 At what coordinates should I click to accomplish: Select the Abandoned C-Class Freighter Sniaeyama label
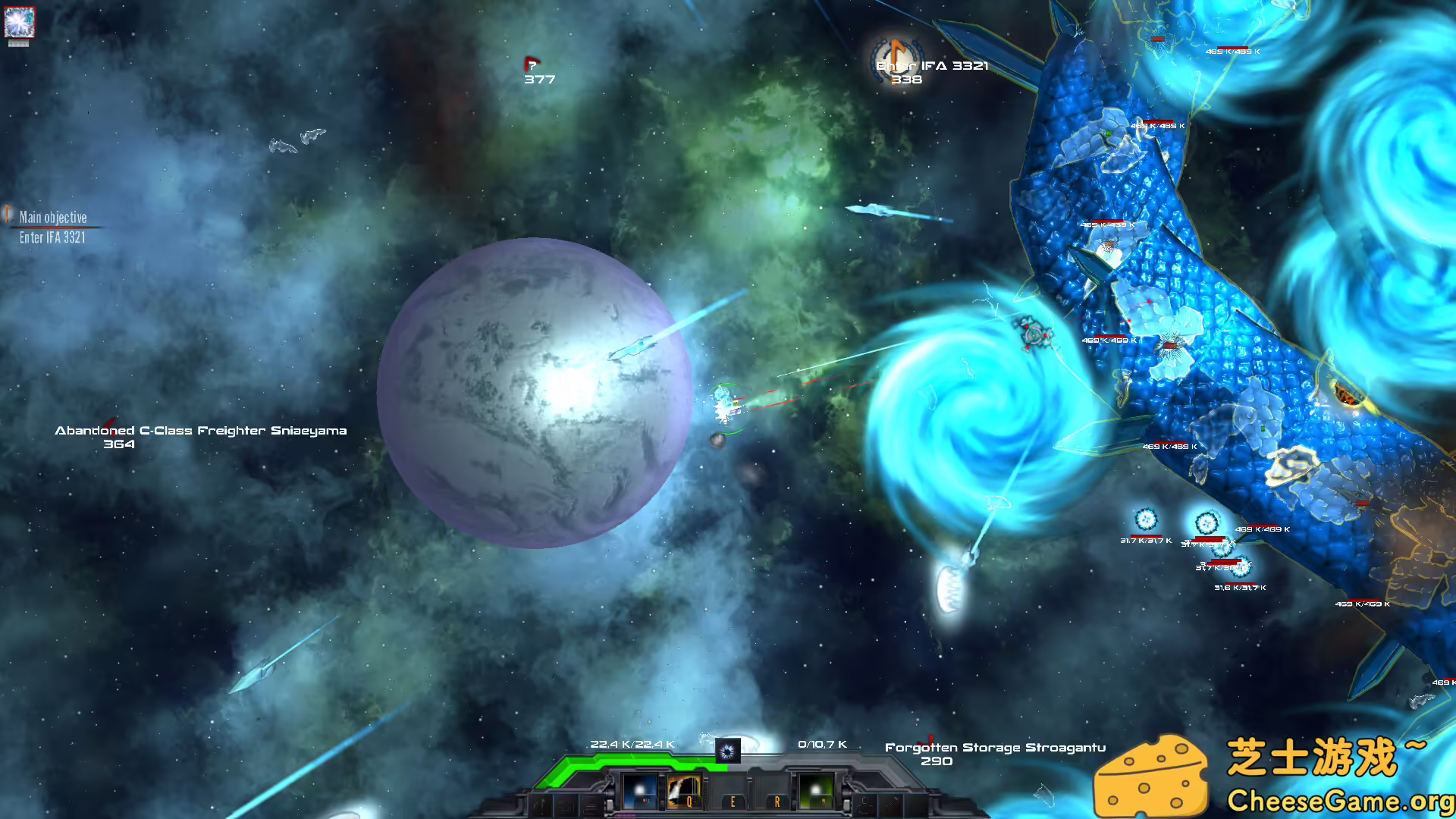[x=200, y=430]
